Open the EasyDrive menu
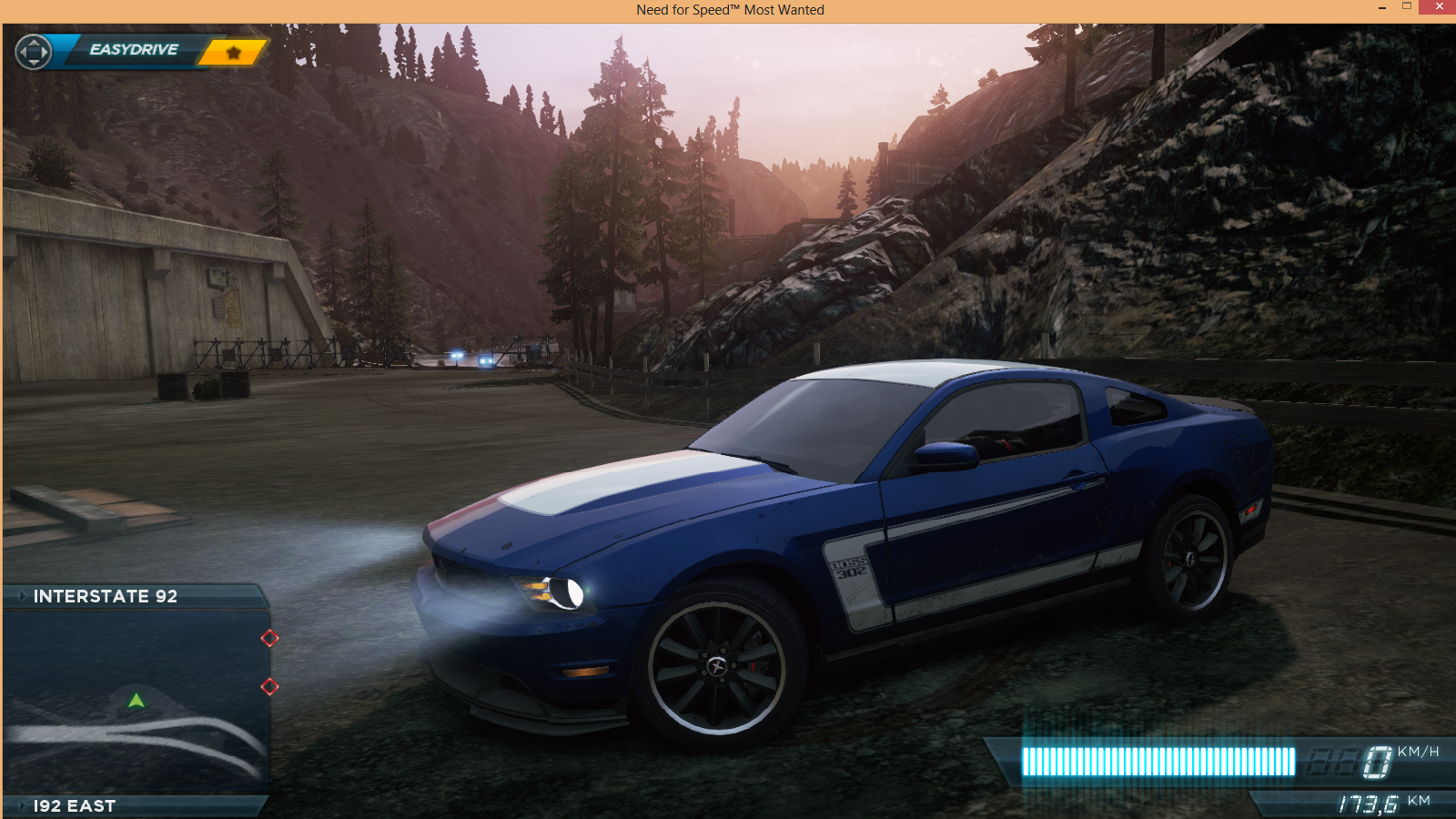Image resolution: width=1456 pixels, height=819 pixels. [x=133, y=50]
